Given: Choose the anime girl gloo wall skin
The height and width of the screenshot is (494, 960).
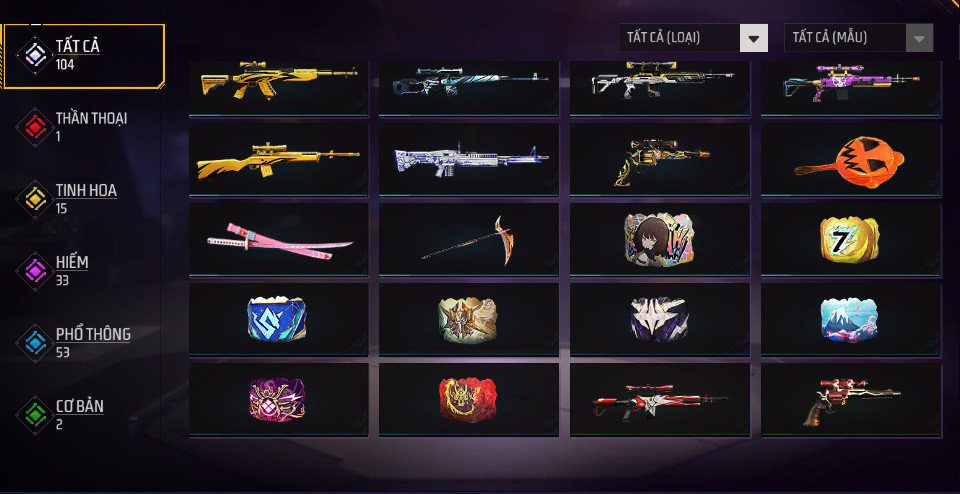Looking at the screenshot, I should pos(659,238).
